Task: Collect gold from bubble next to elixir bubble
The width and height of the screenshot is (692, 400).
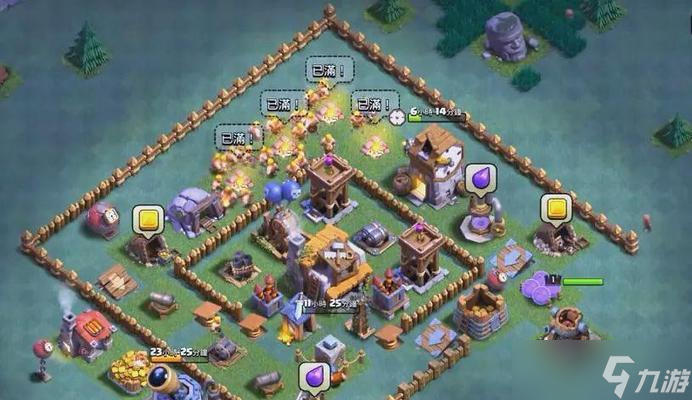Action: 555,208
